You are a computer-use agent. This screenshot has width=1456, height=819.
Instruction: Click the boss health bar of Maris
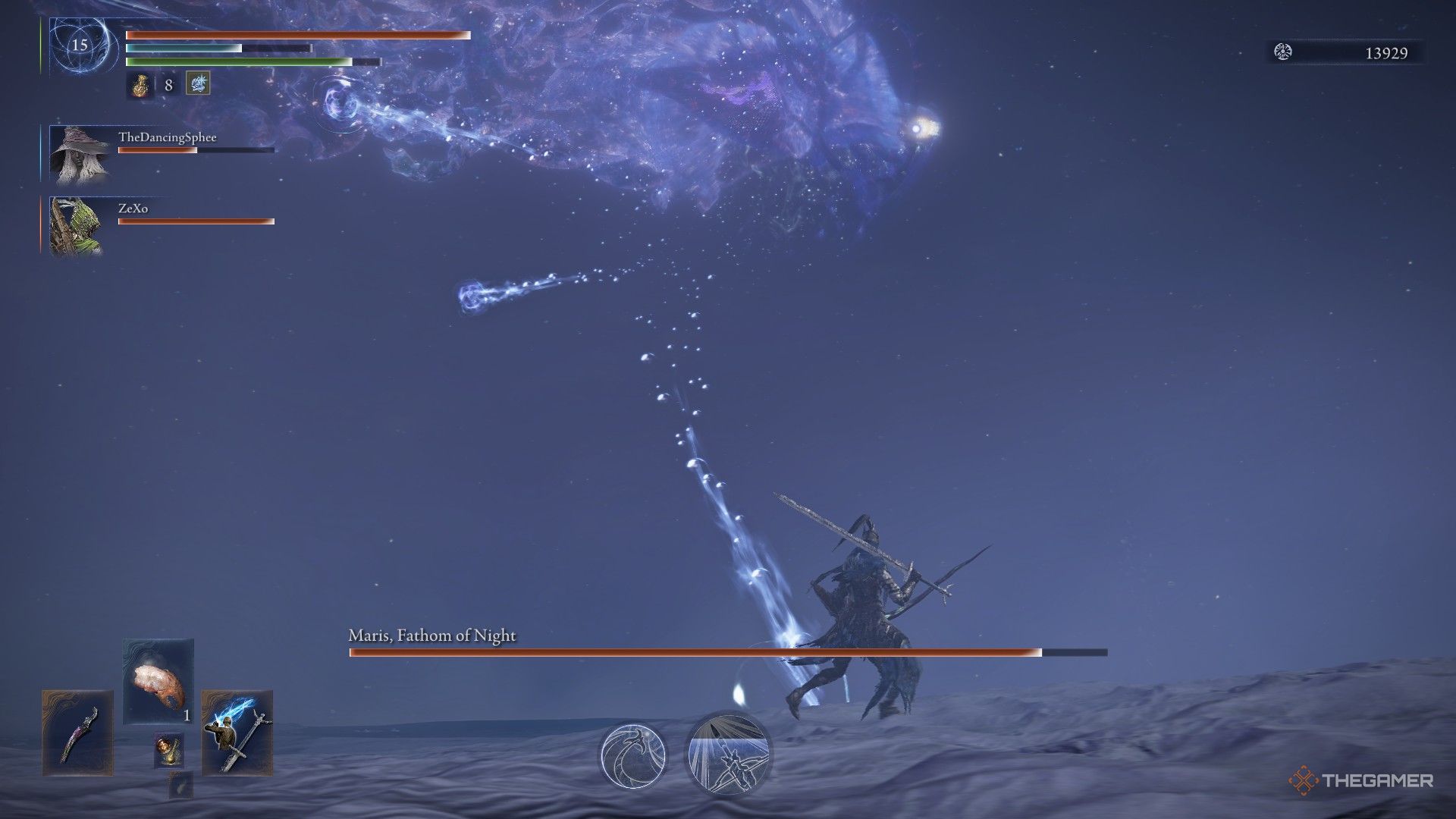coord(728,651)
